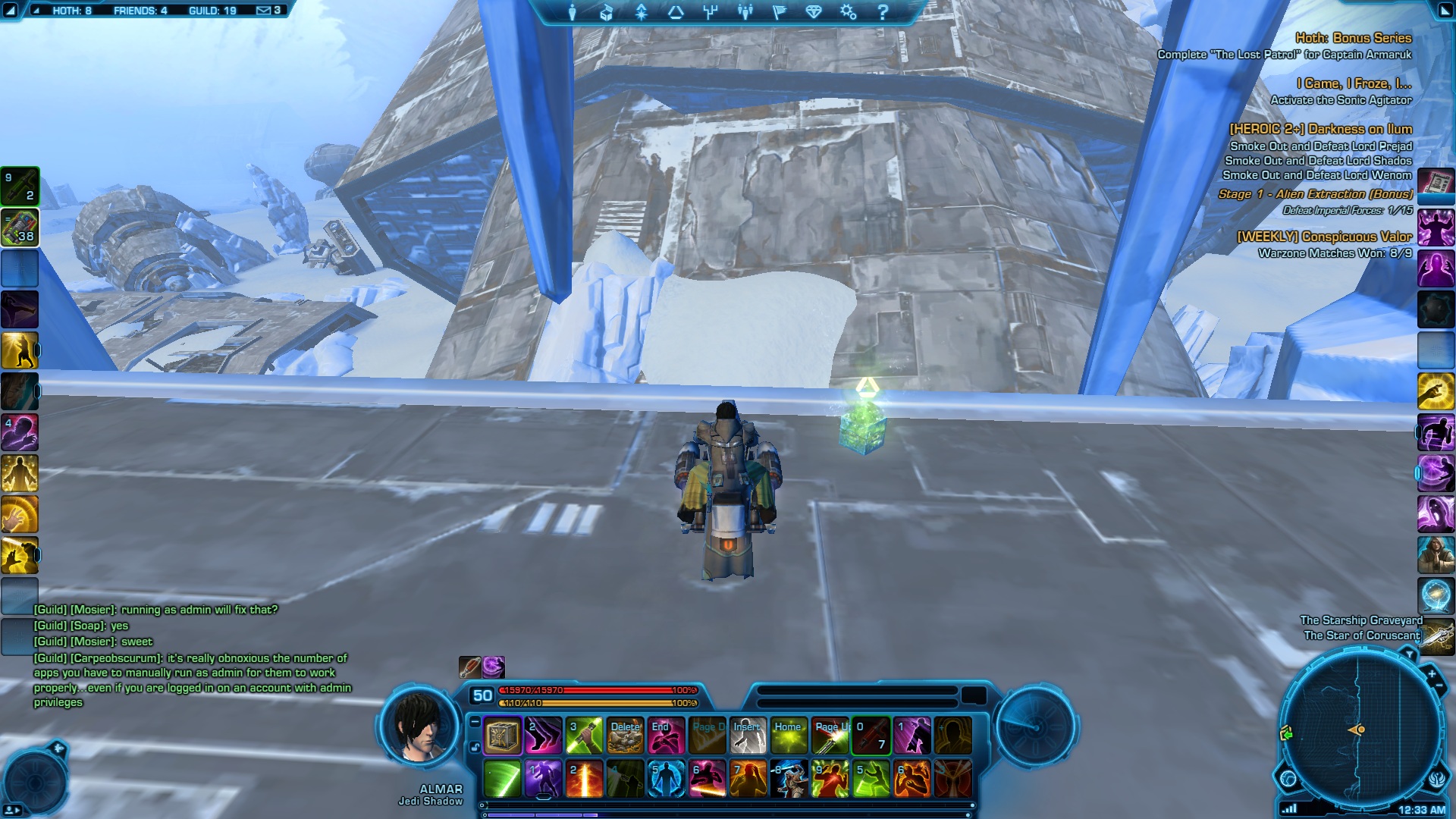
Task: Open the Cartel Market diamond icon
Action: (x=814, y=12)
